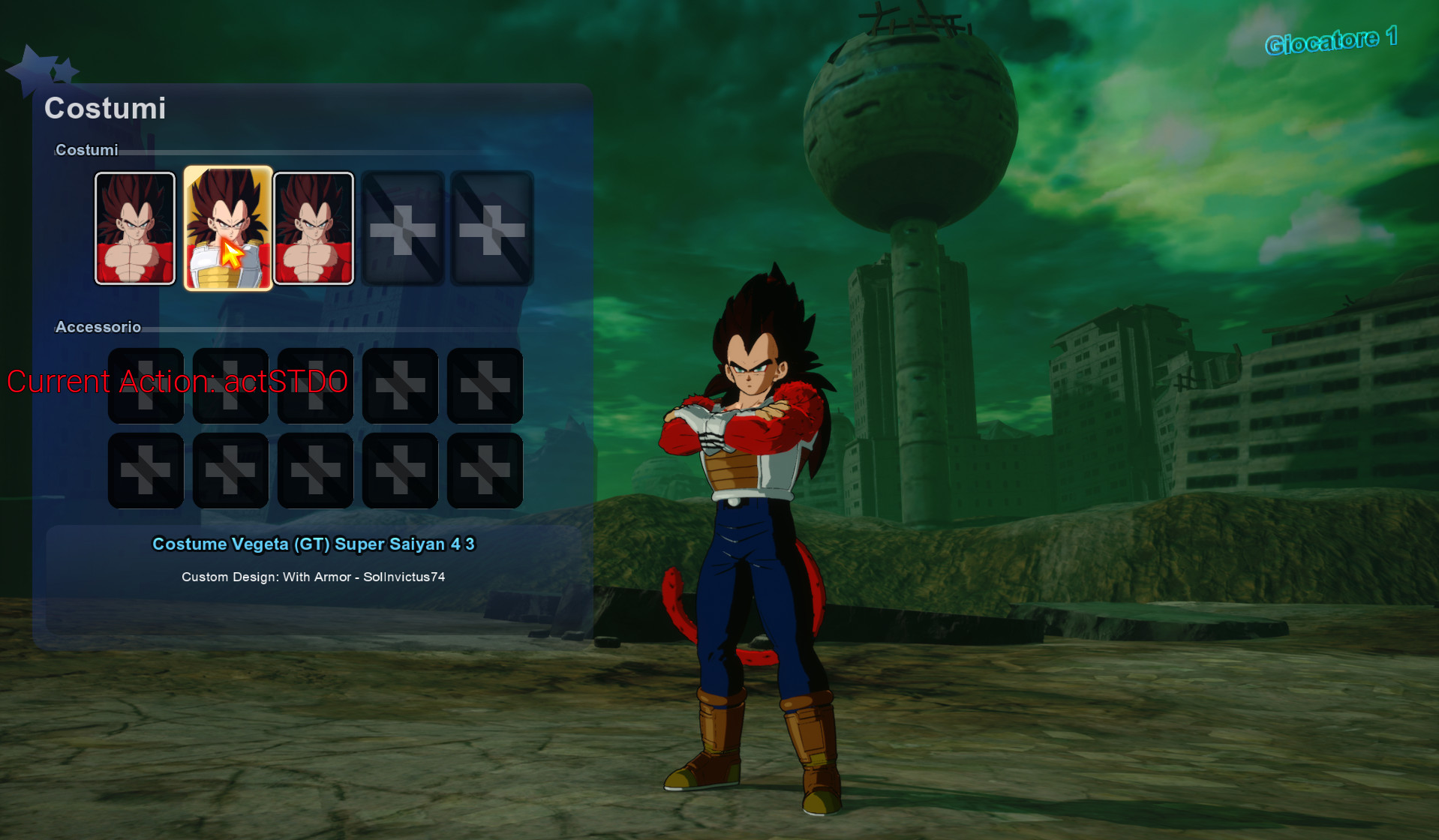Click the Costume Vegeta (GT) Super Saiyan 4 3 title
Screen dimensions: 1439x840
[314, 544]
